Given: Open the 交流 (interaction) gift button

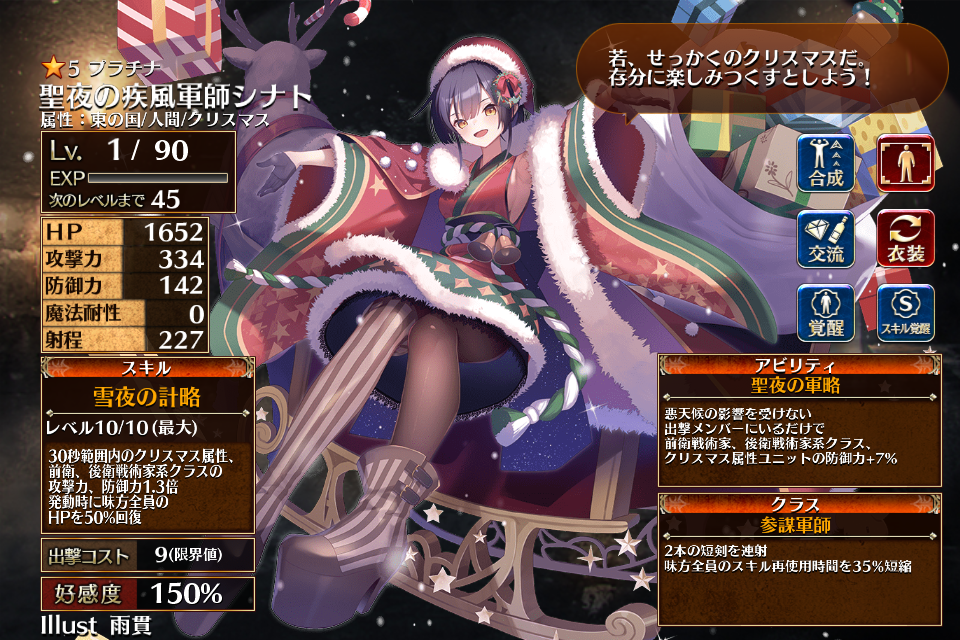Looking at the screenshot, I should coord(826,238).
